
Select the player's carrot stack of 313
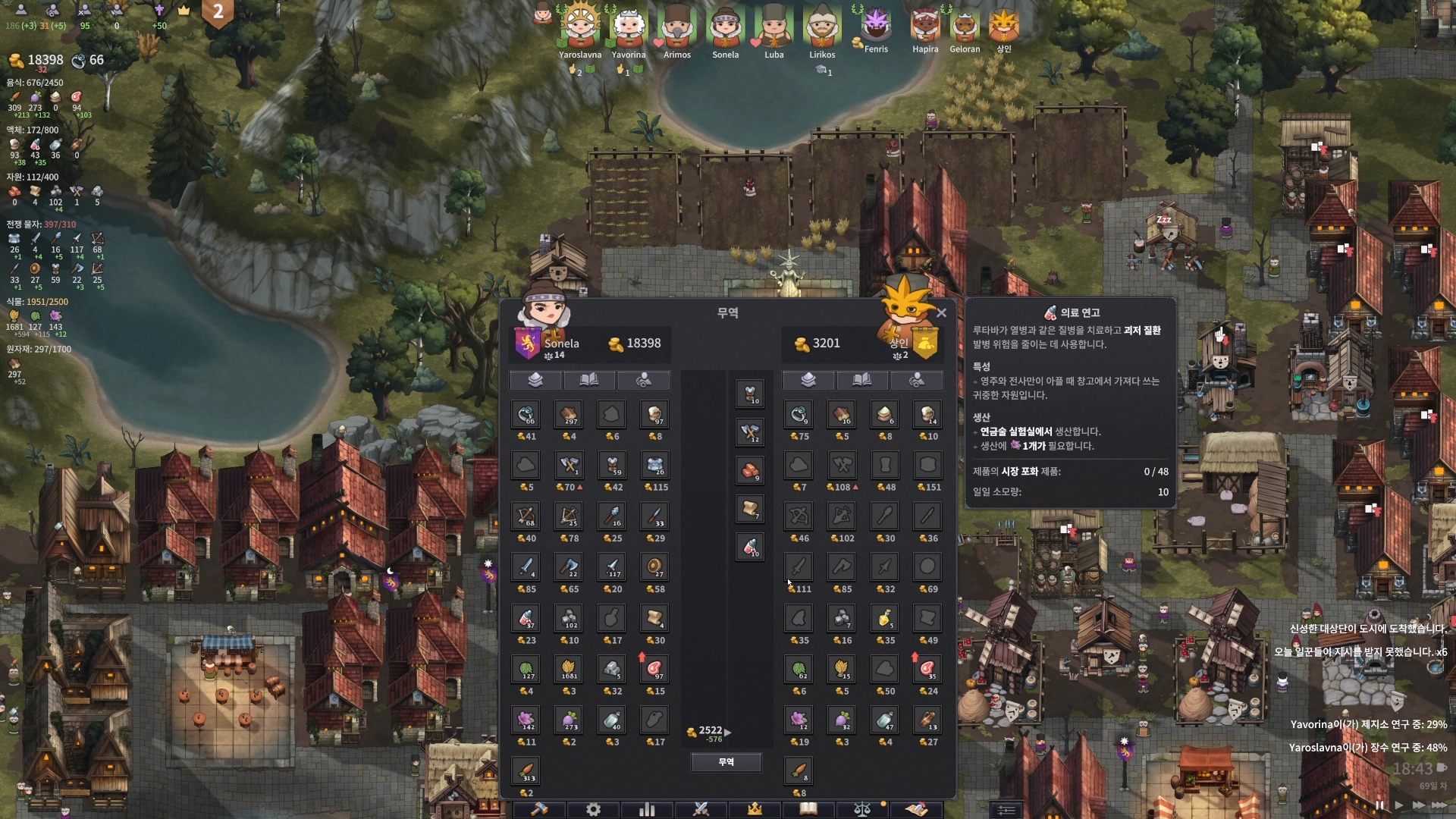coord(526,771)
